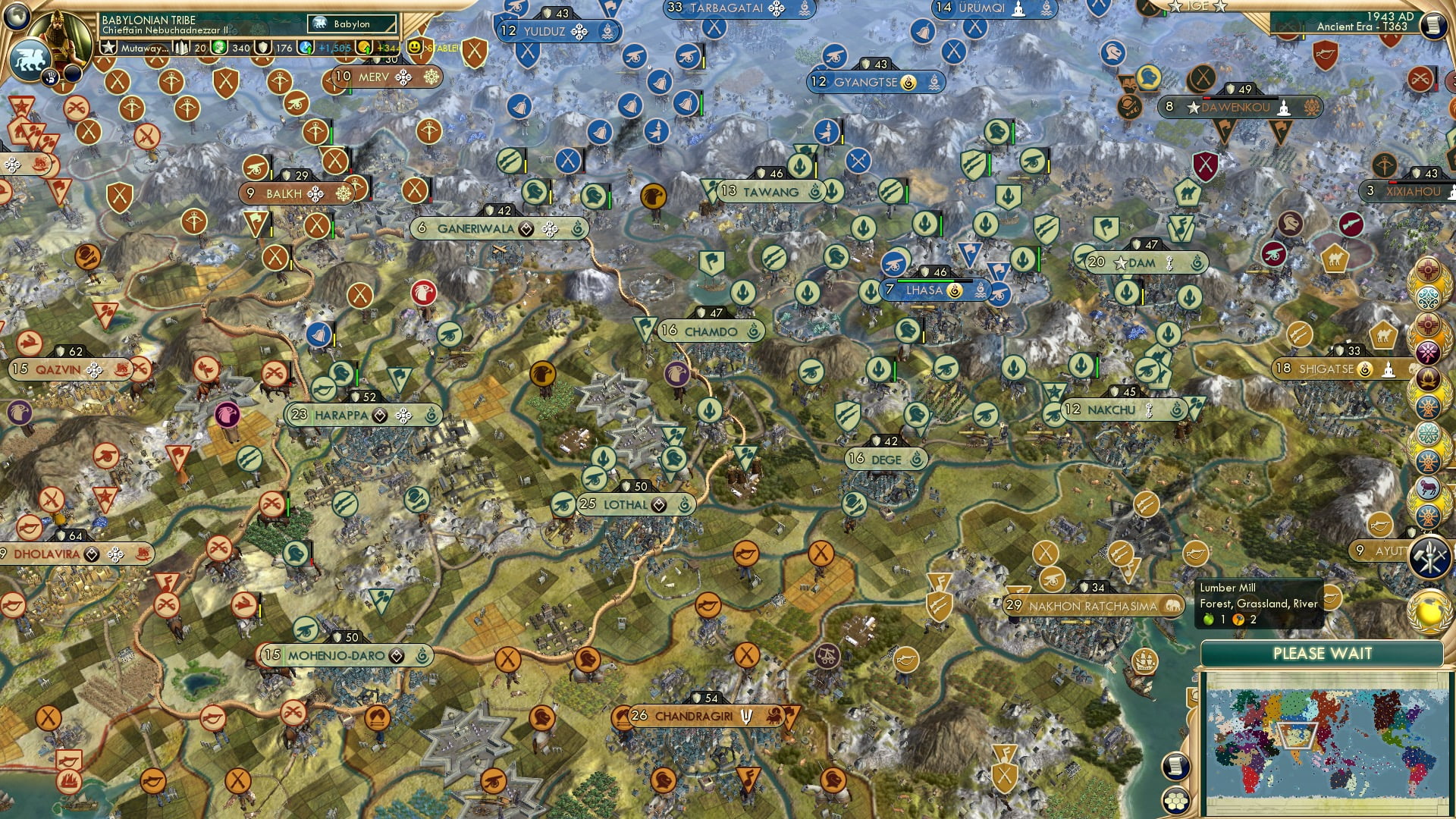Select the Mohenjo-Daro city banner
The height and width of the screenshot is (819, 1456).
tap(349, 654)
